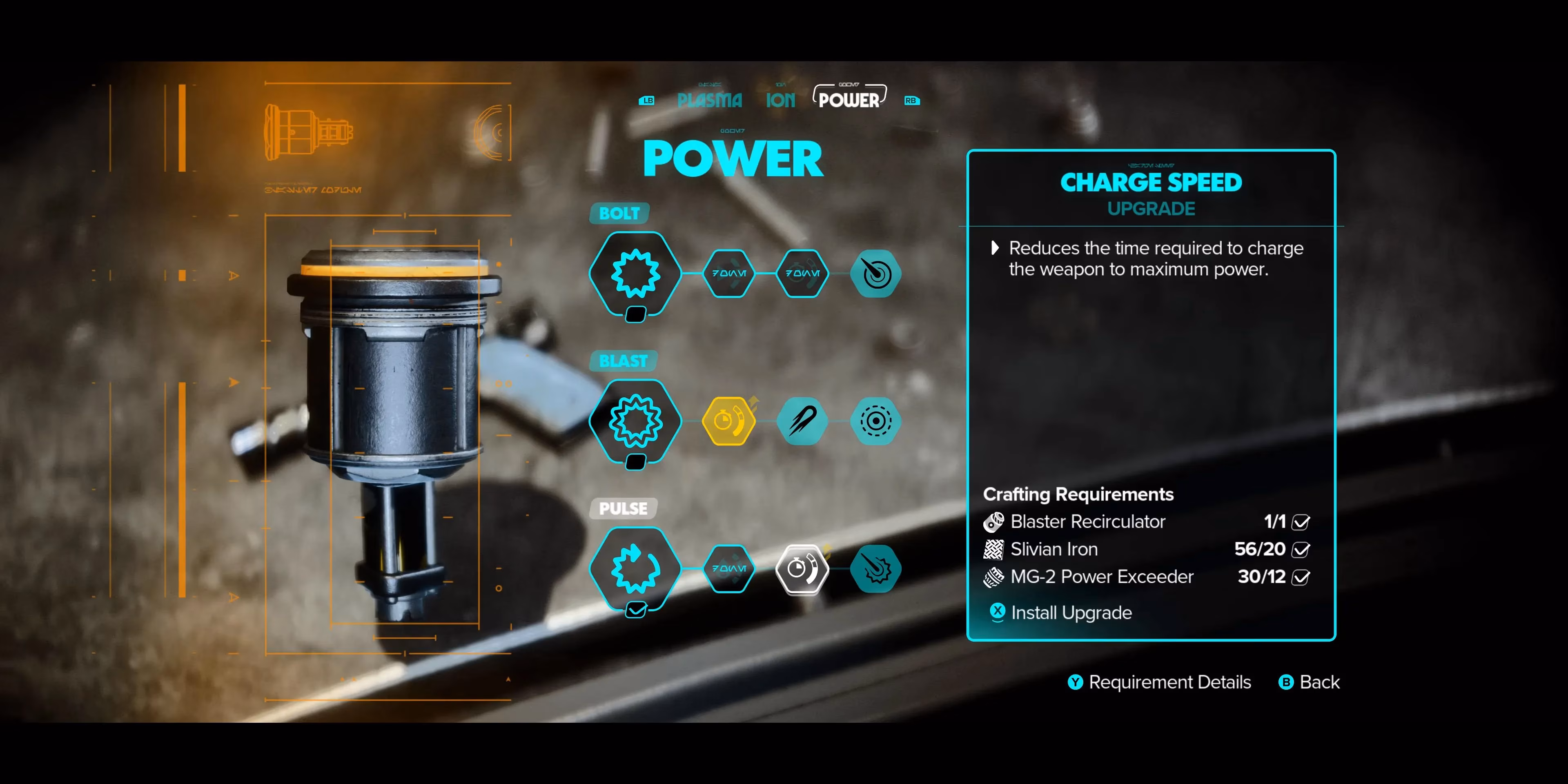Open the yellow cooldown upgrade in the Blast row

coord(728,421)
